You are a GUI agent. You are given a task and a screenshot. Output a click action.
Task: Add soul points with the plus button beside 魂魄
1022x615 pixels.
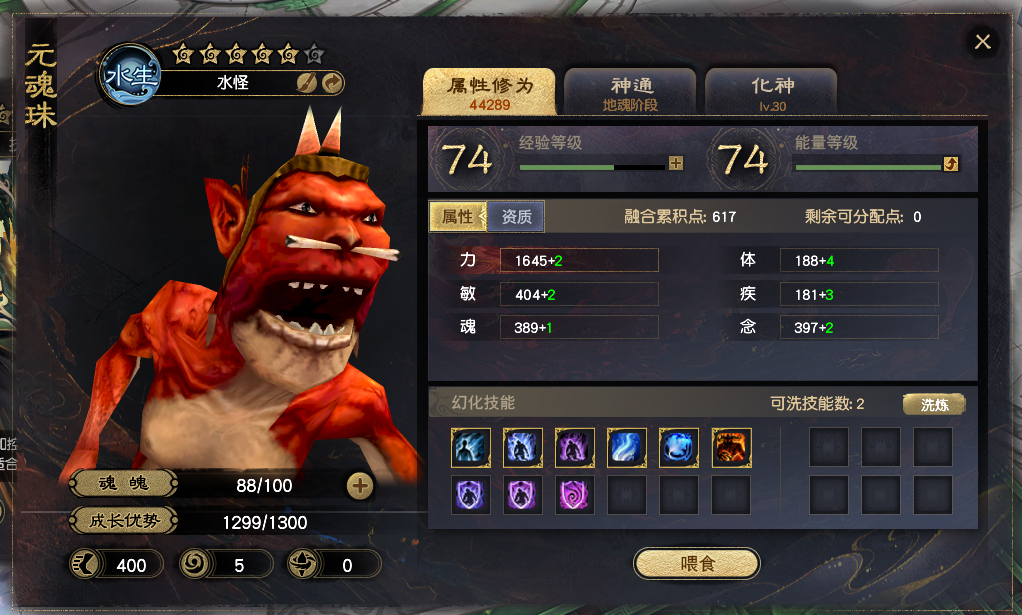pyautogui.click(x=360, y=486)
